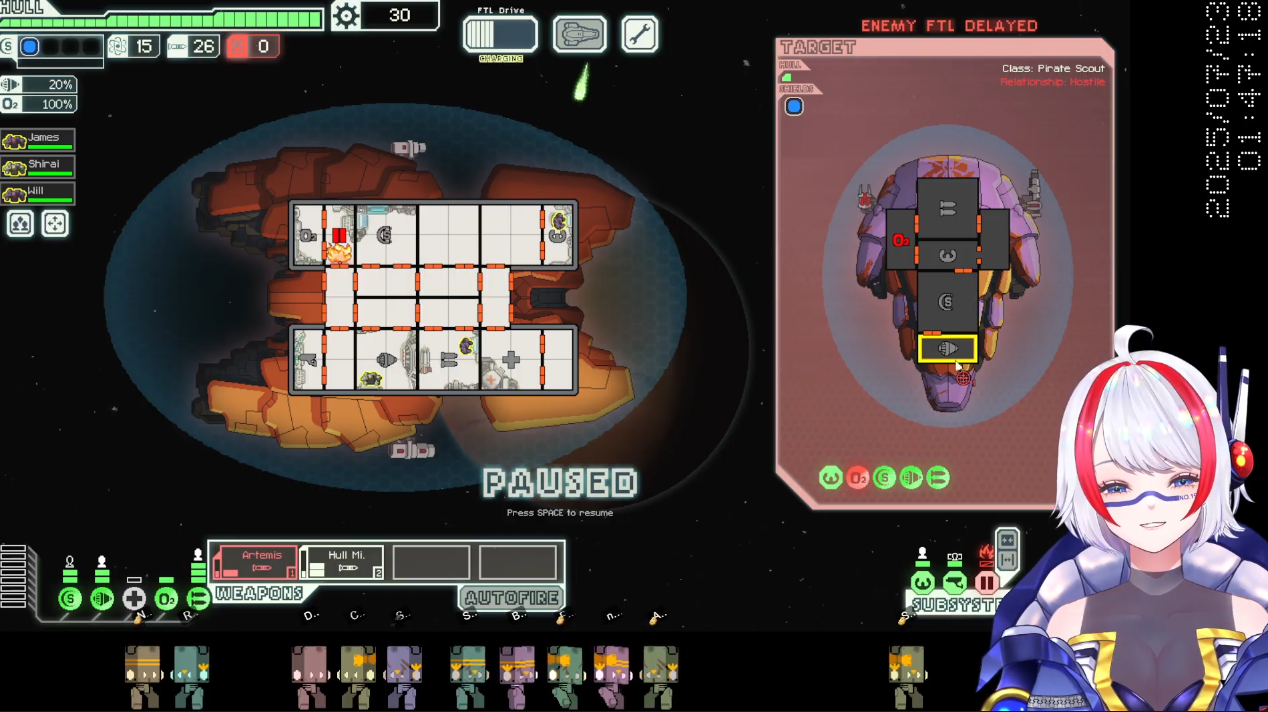Screen dimensions: 1268x712
Task: Select crew member James
Action: click(x=38, y=140)
